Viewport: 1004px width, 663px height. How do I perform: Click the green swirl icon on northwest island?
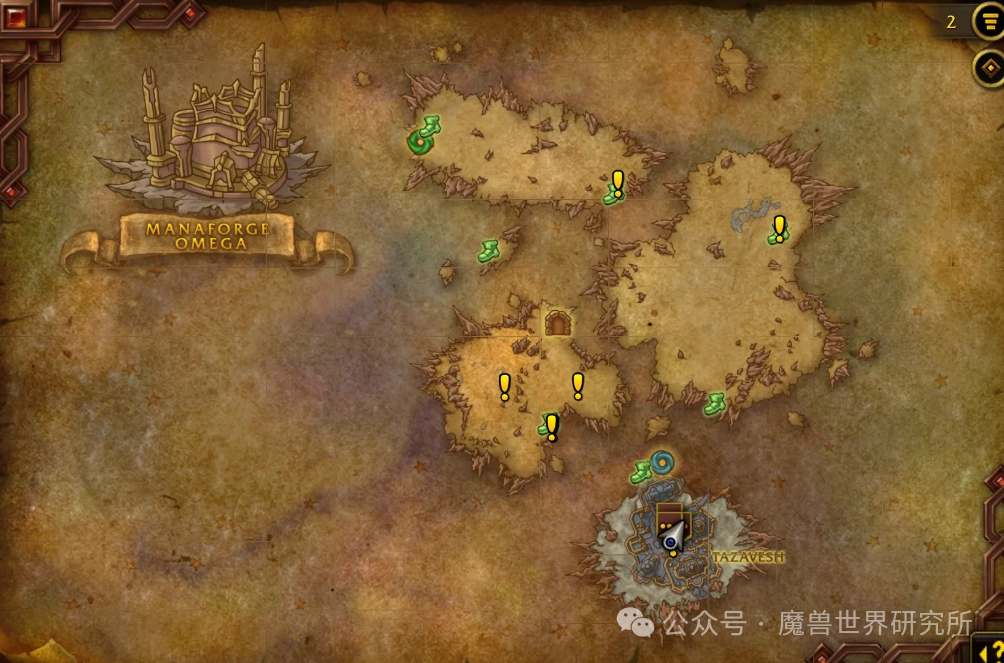(419, 143)
